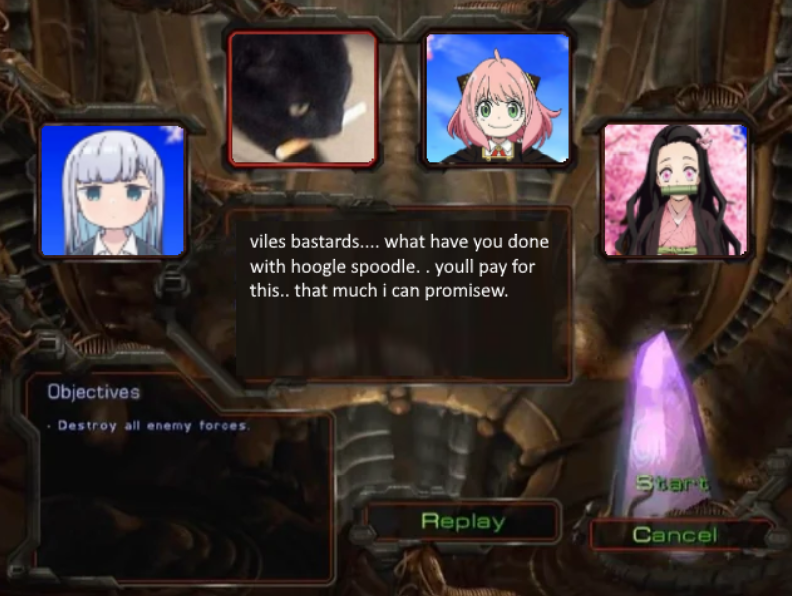The height and width of the screenshot is (596, 792).
Task: Select the pink-haired girl portrait
Action: coord(497,98)
